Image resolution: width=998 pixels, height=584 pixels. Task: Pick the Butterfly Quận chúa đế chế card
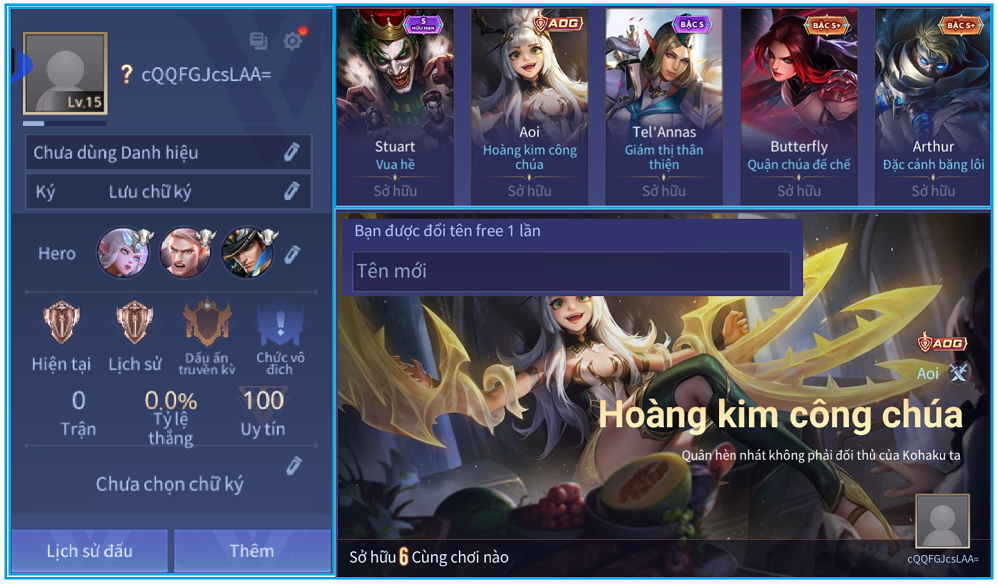(x=798, y=105)
